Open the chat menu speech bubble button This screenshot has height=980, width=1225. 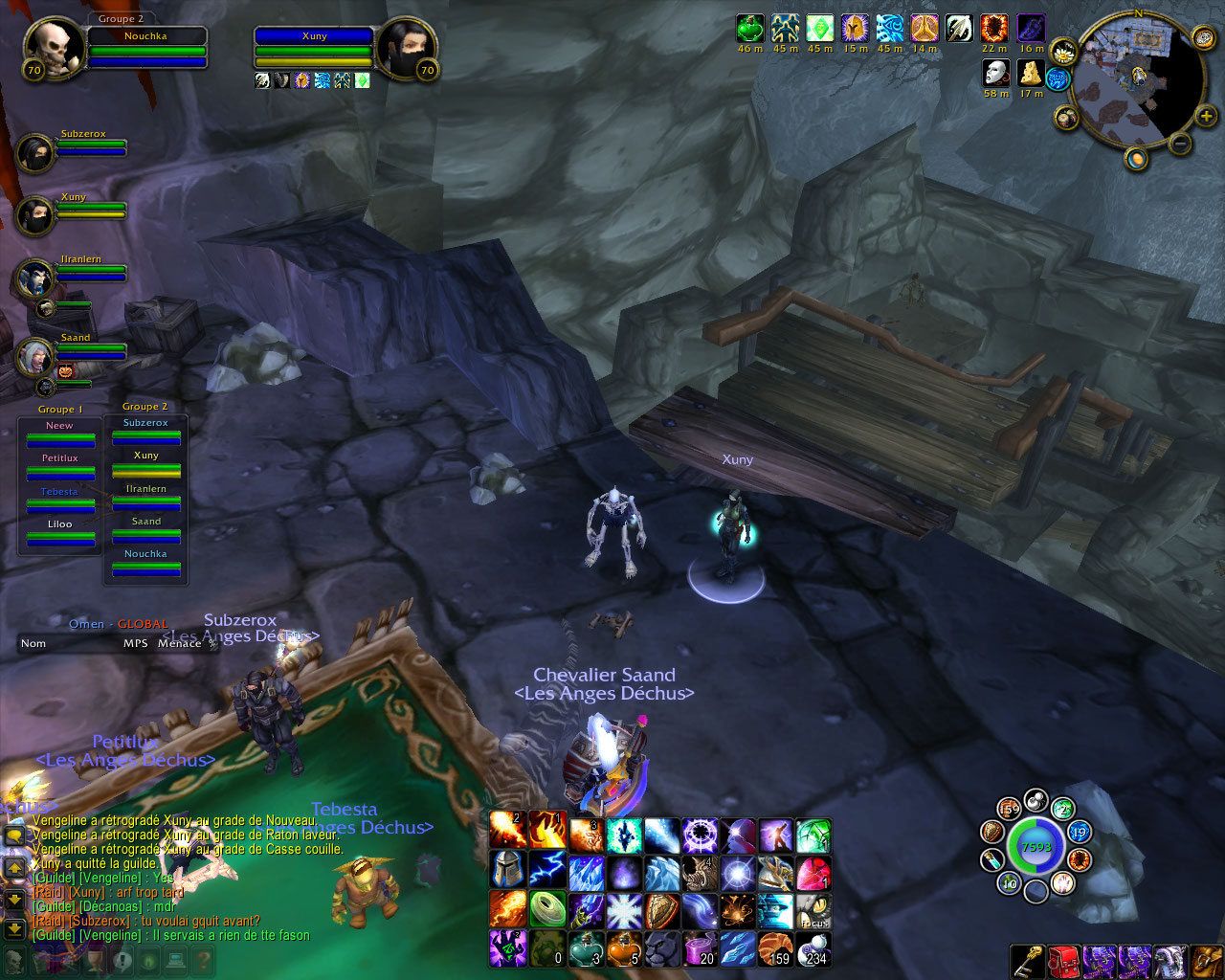[x=14, y=835]
